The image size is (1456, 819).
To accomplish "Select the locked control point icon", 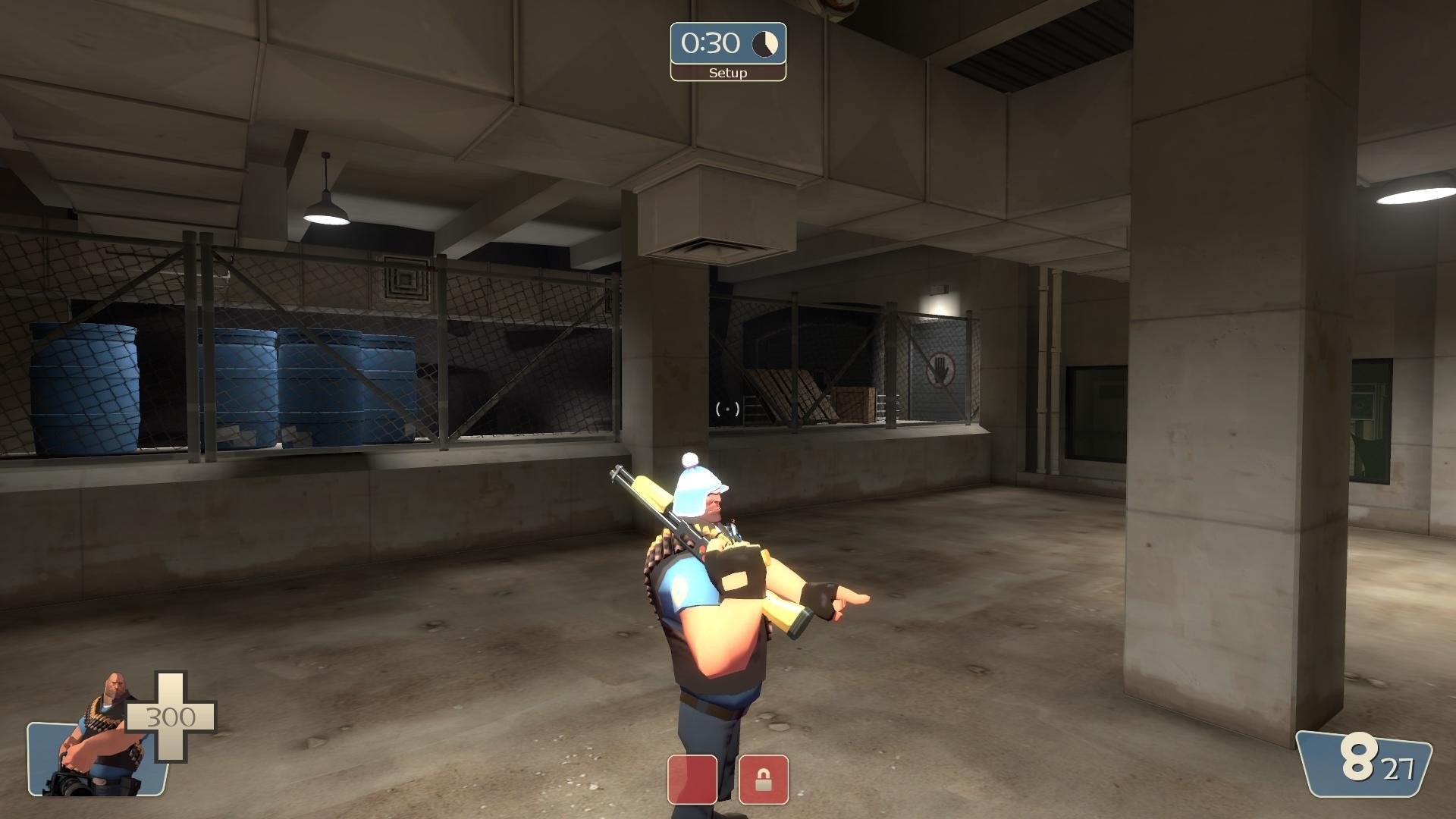I will pyautogui.click(x=763, y=779).
